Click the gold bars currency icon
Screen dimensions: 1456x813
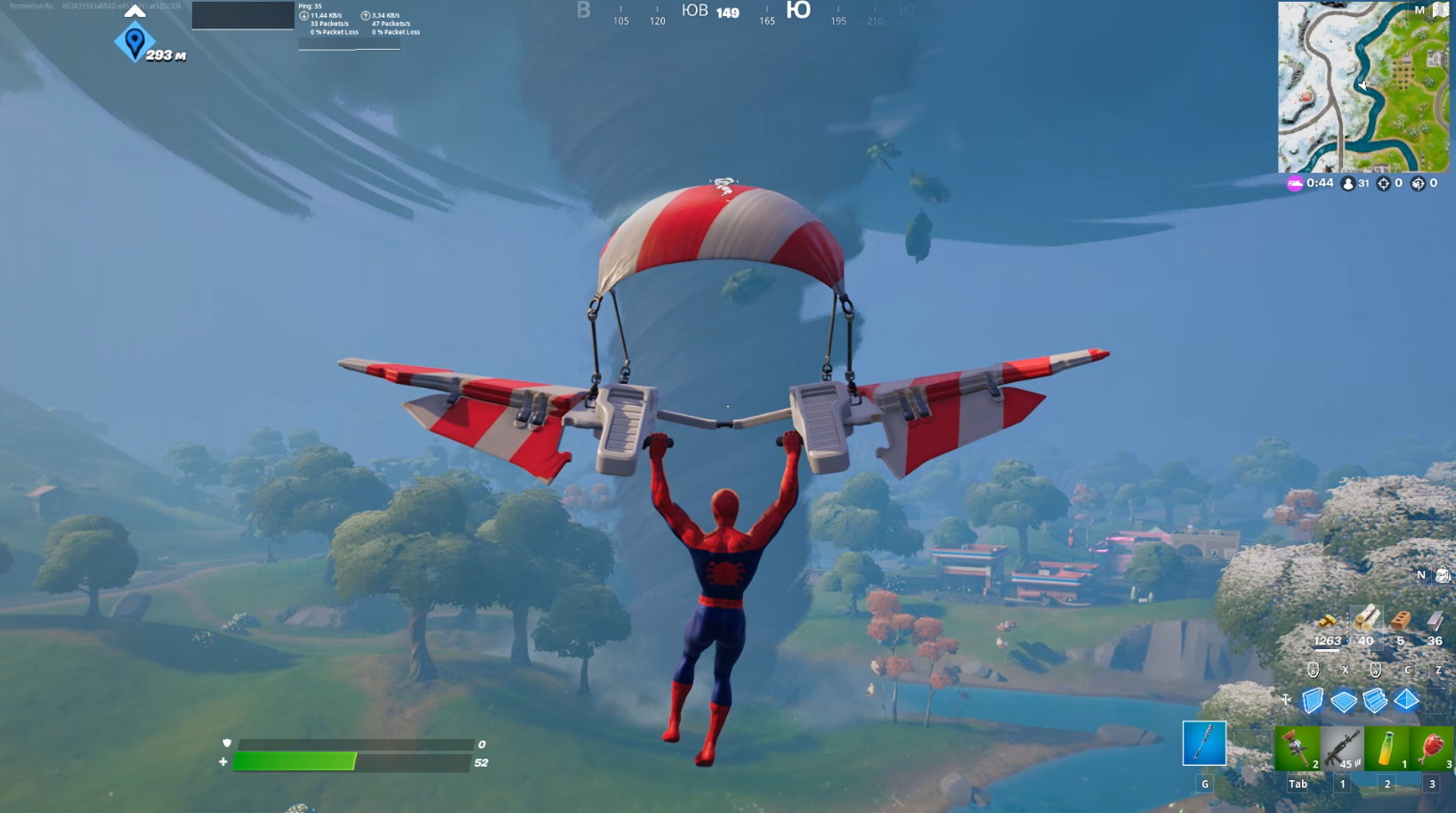click(1327, 622)
